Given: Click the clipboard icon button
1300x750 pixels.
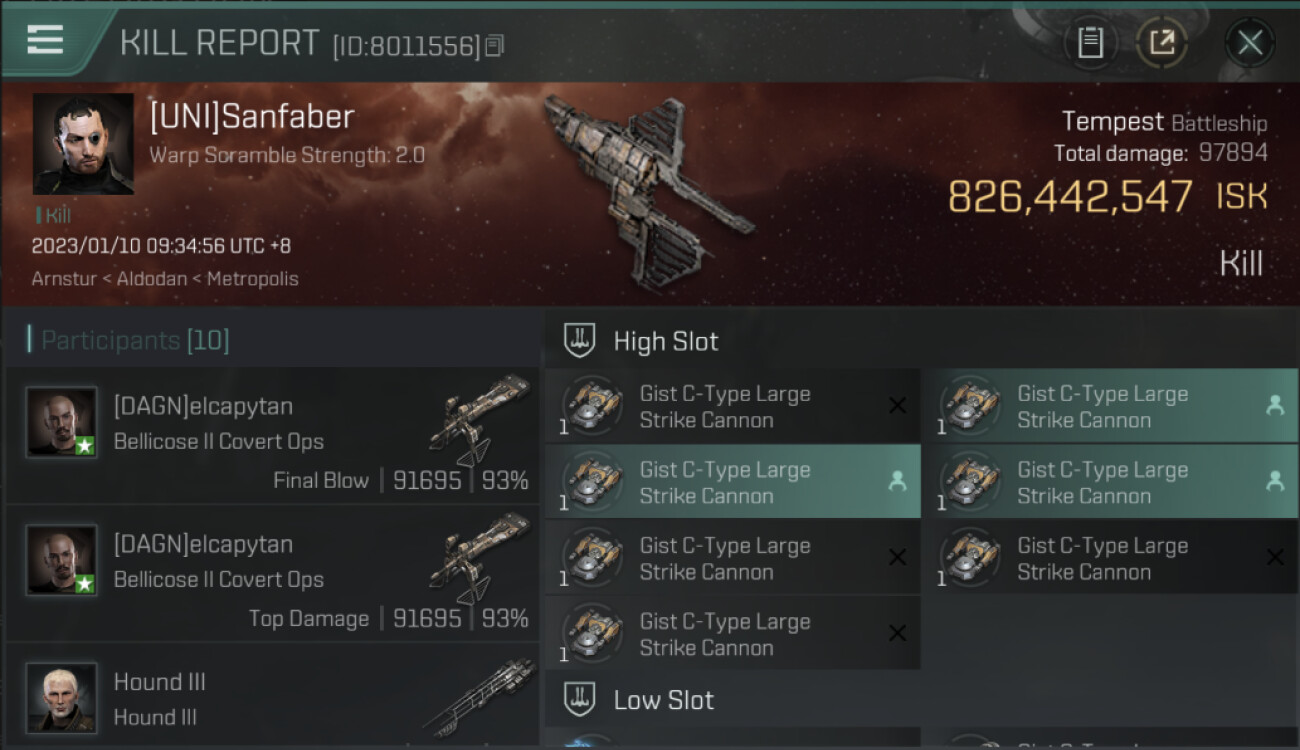Looking at the screenshot, I should click(x=1090, y=43).
